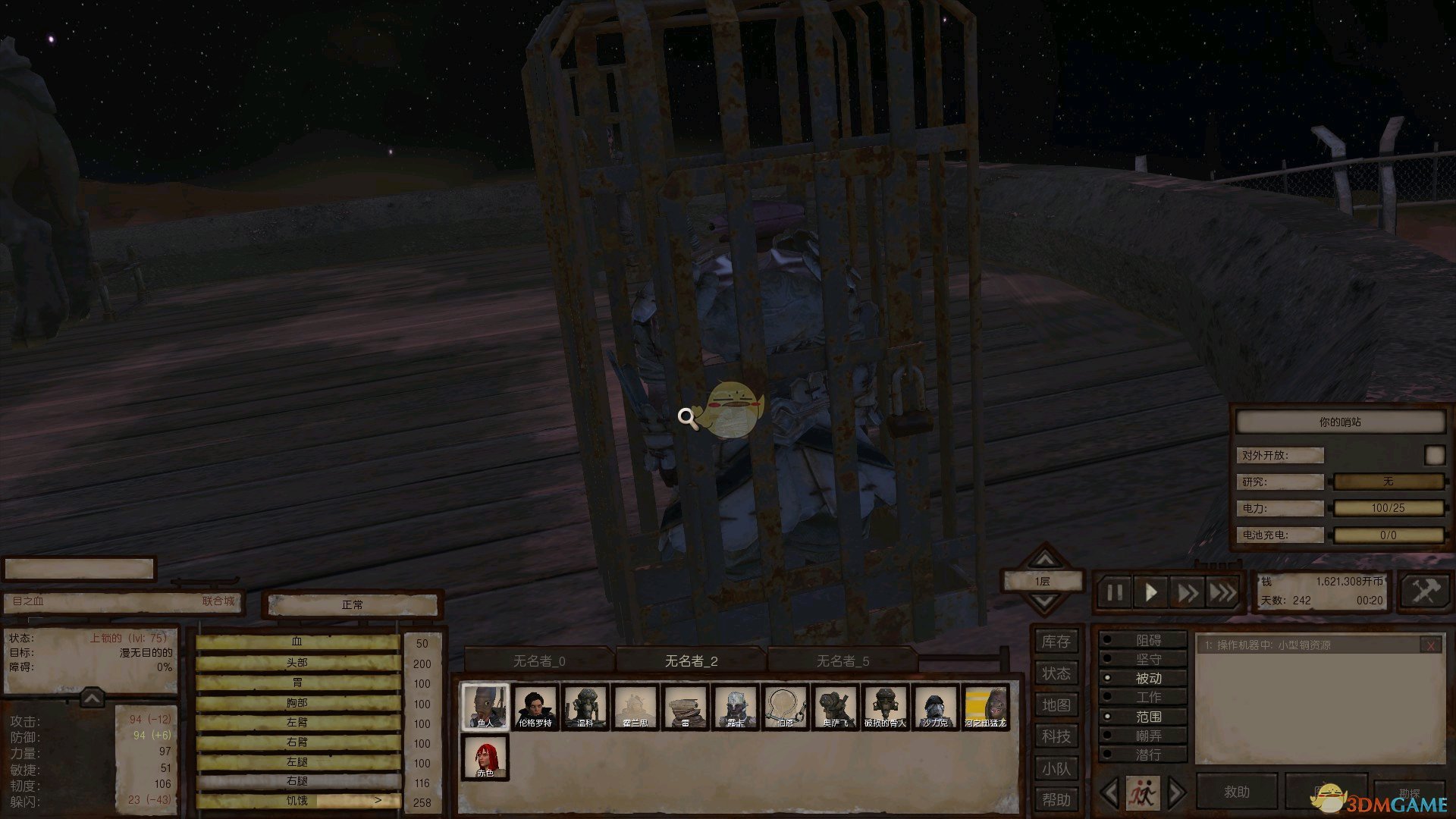
Task: Set game speed to triple fast-forward
Action: click(x=1222, y=592)
